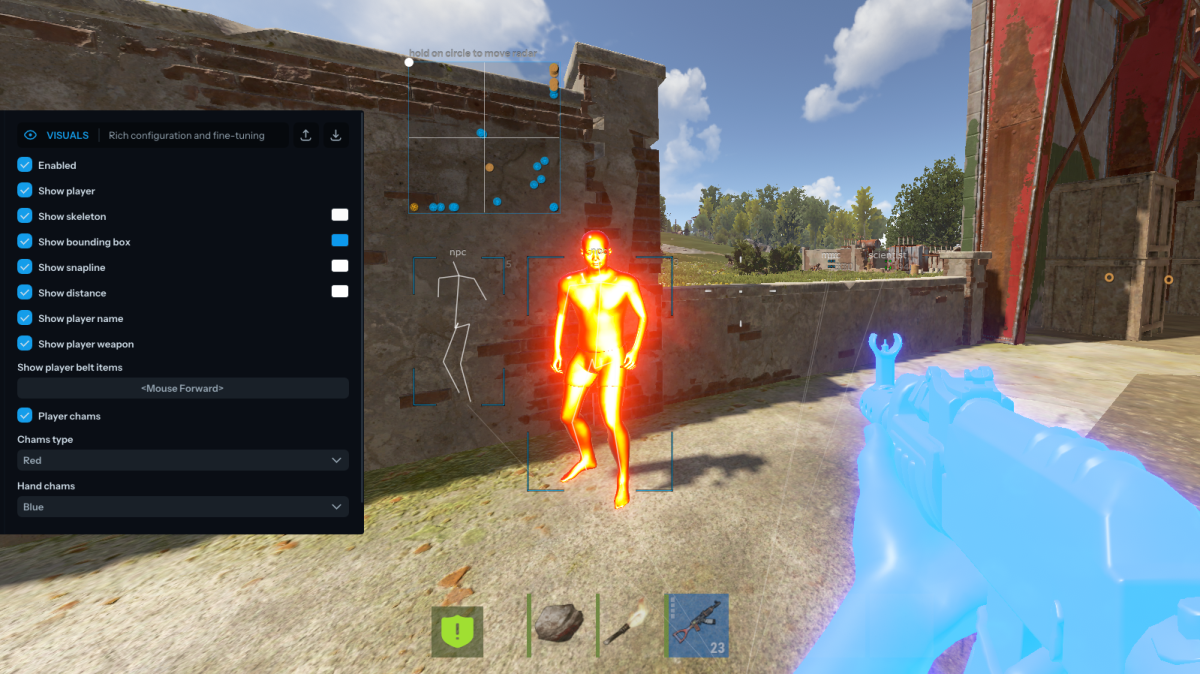Toggle the Show player name checkbox
This screenshot has width=1200, height=674.
point(25,318)
